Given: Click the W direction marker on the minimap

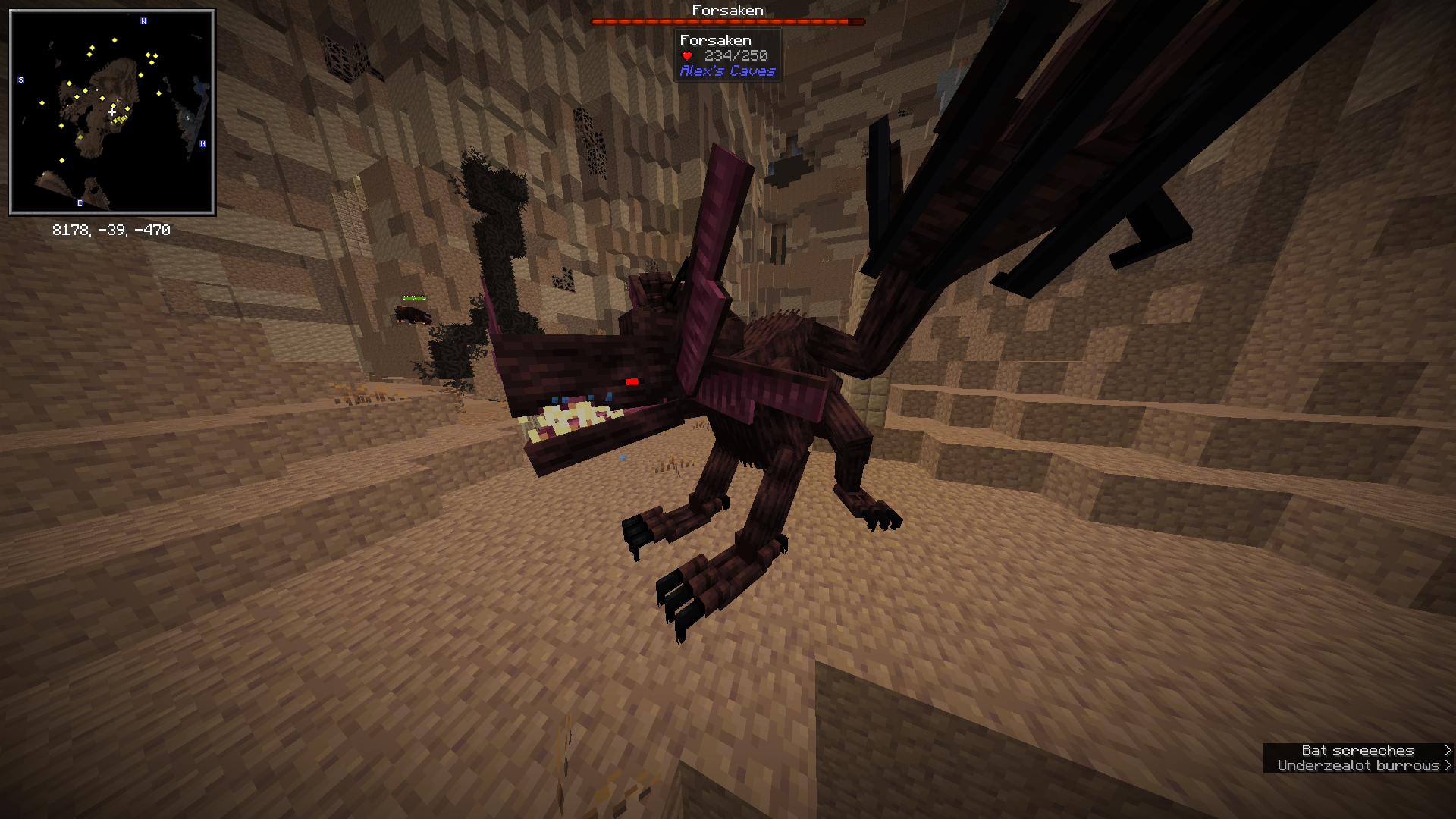Looking at the screenshot, I should pyautogui.click(x=143, y=21).
